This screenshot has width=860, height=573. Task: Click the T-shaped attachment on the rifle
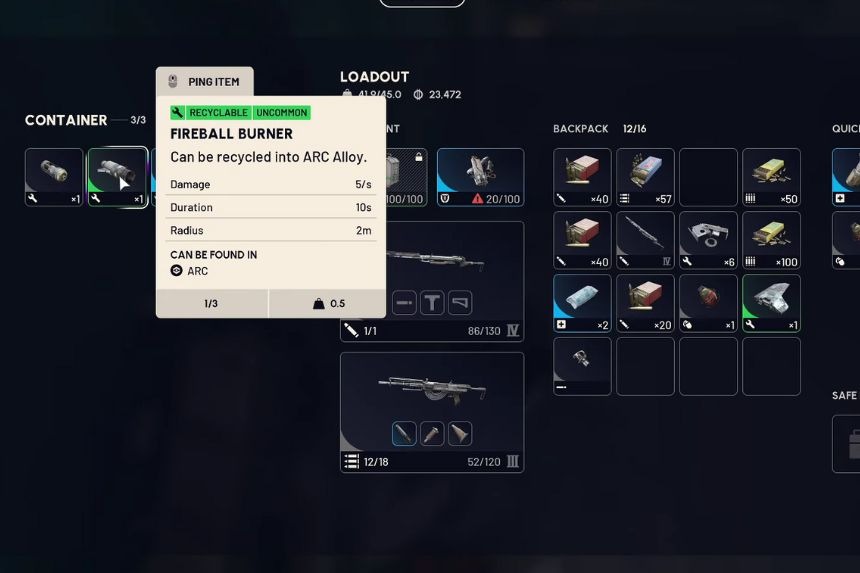(432, 302)
